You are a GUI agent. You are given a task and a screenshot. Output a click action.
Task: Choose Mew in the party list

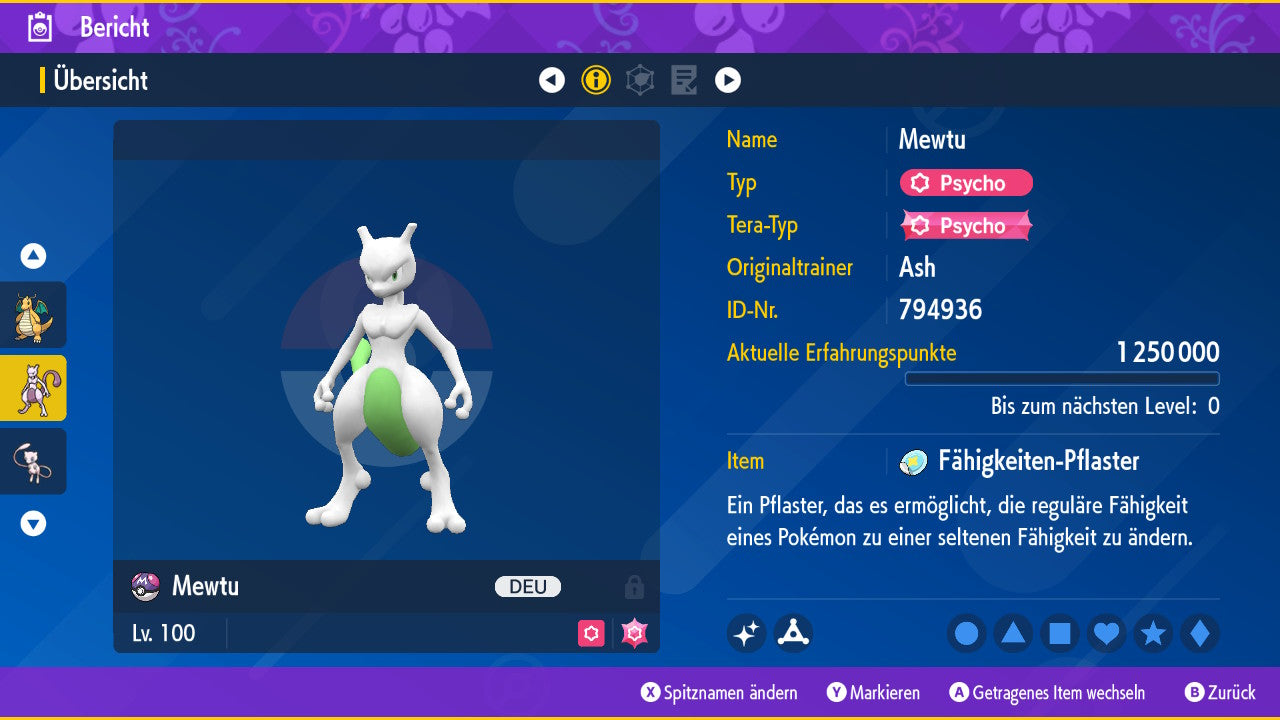[33, 461]
